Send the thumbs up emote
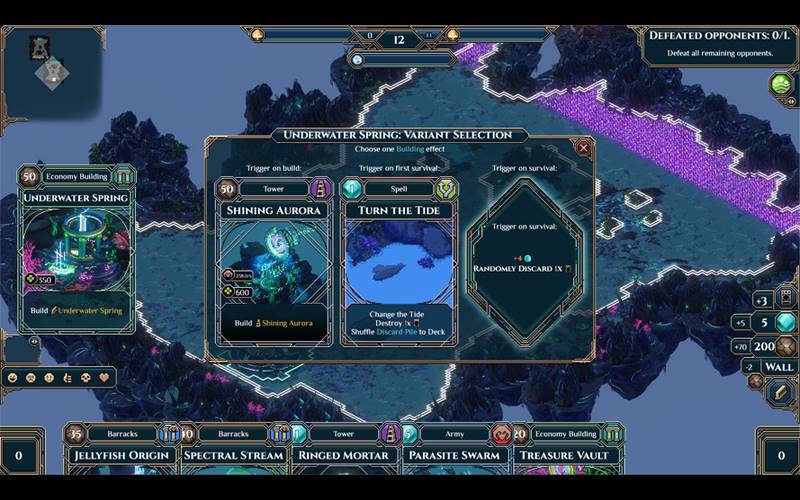Viewport: 800px width, 500px height. coord(66,379)
